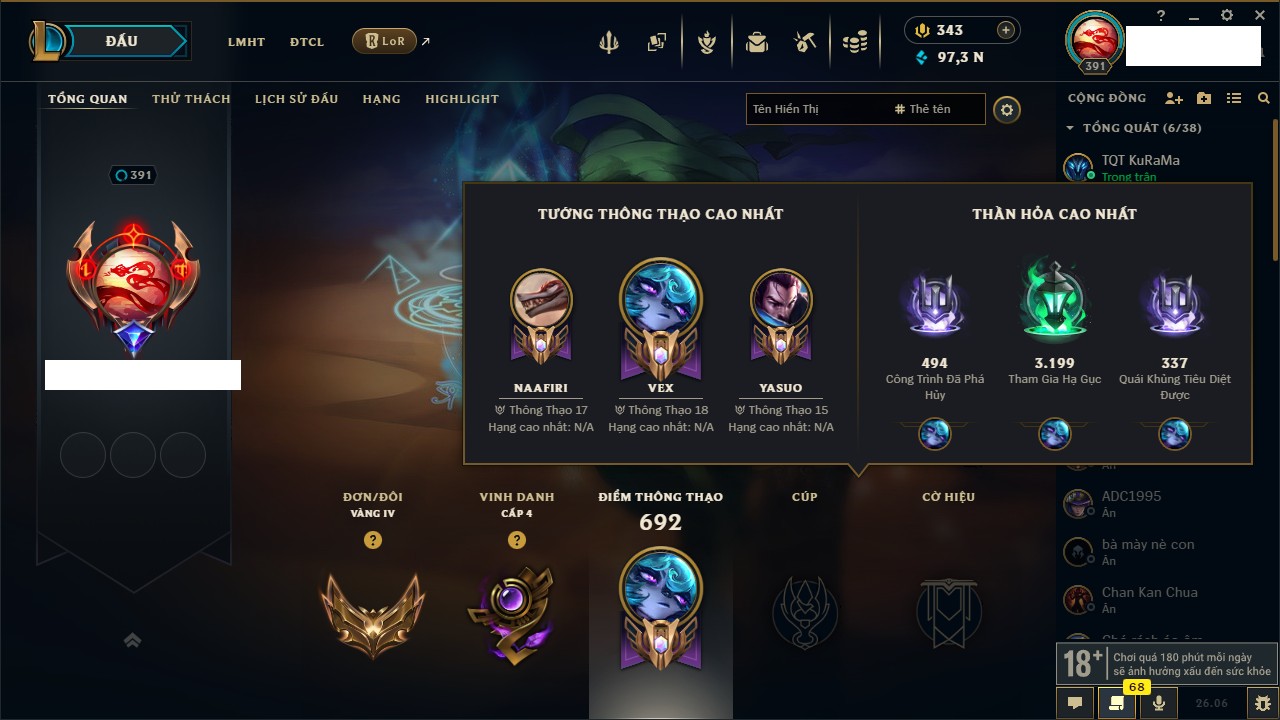The width and height of the screenshot is (1280, 720).
Task: Launch LoR from the top bar
Action: point(384,41)
